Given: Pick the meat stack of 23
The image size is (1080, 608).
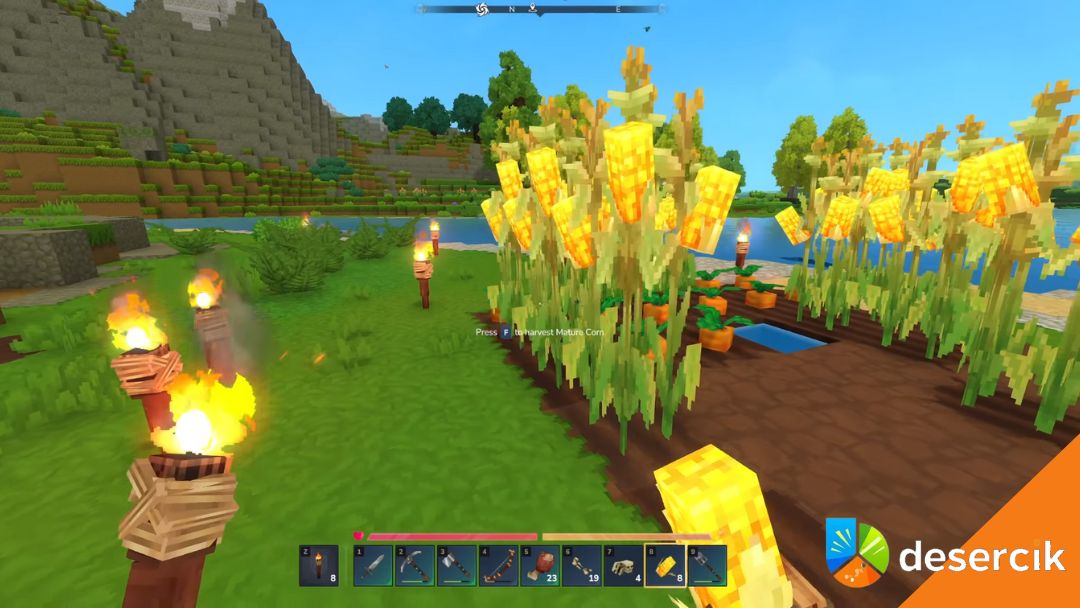Looking at the screenshot, I should point(540,565).
